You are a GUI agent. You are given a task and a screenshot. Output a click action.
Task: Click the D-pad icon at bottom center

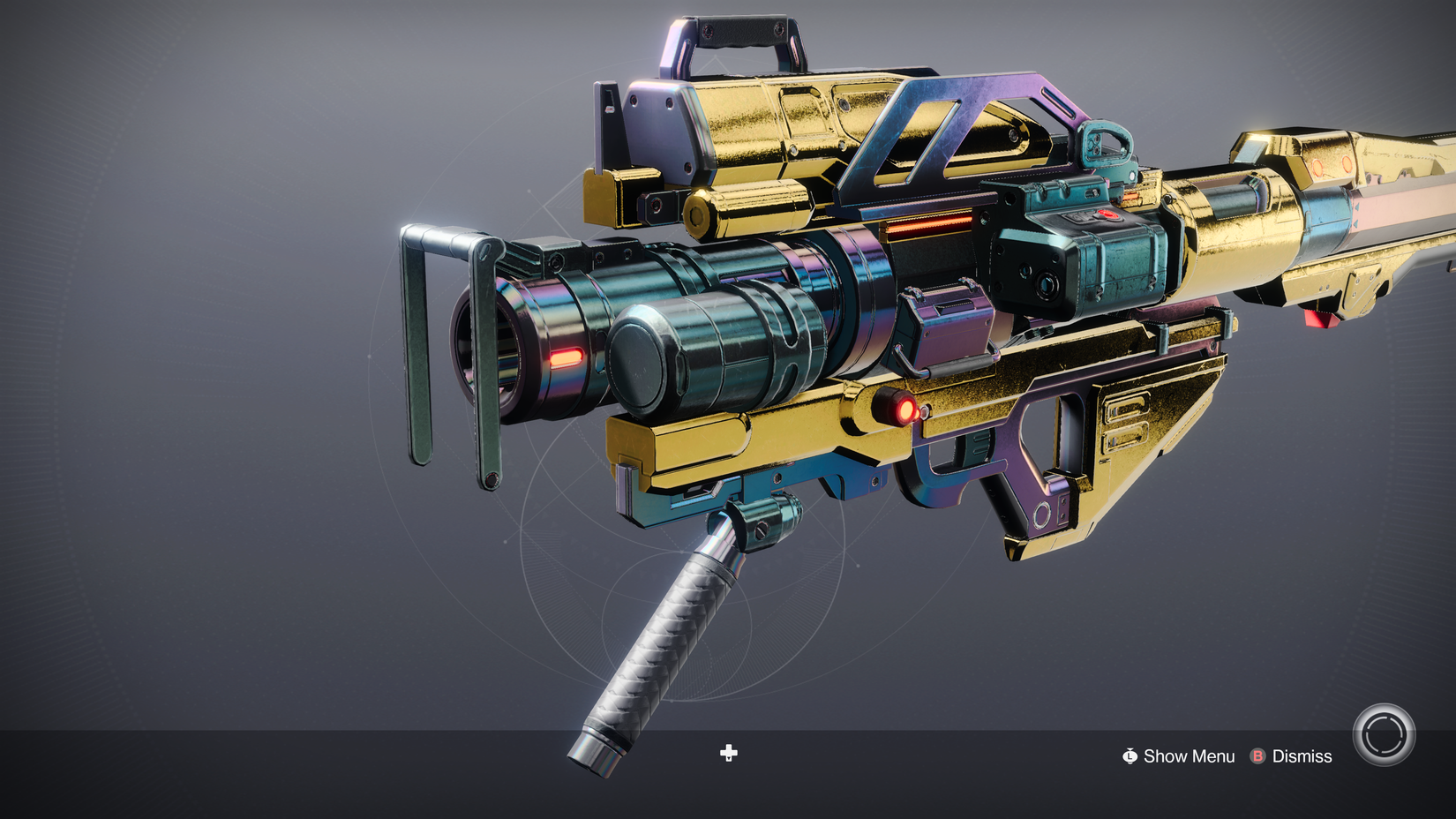(x=728, y=754)
